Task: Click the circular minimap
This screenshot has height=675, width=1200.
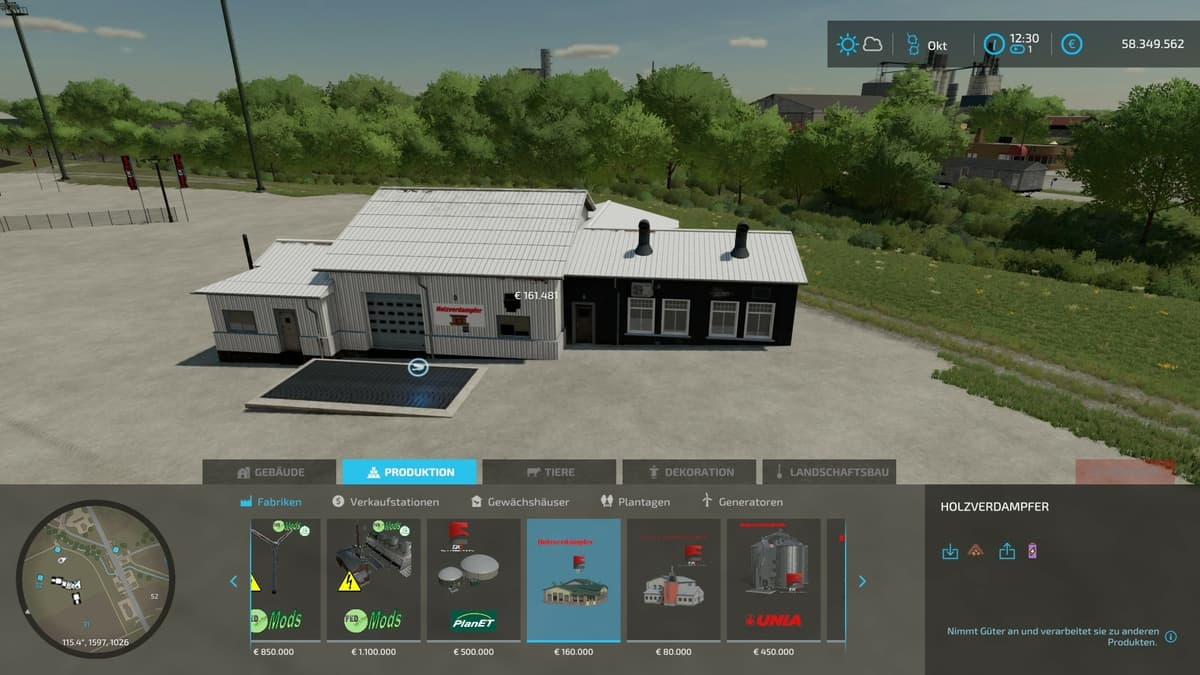Action: [95, 578]
